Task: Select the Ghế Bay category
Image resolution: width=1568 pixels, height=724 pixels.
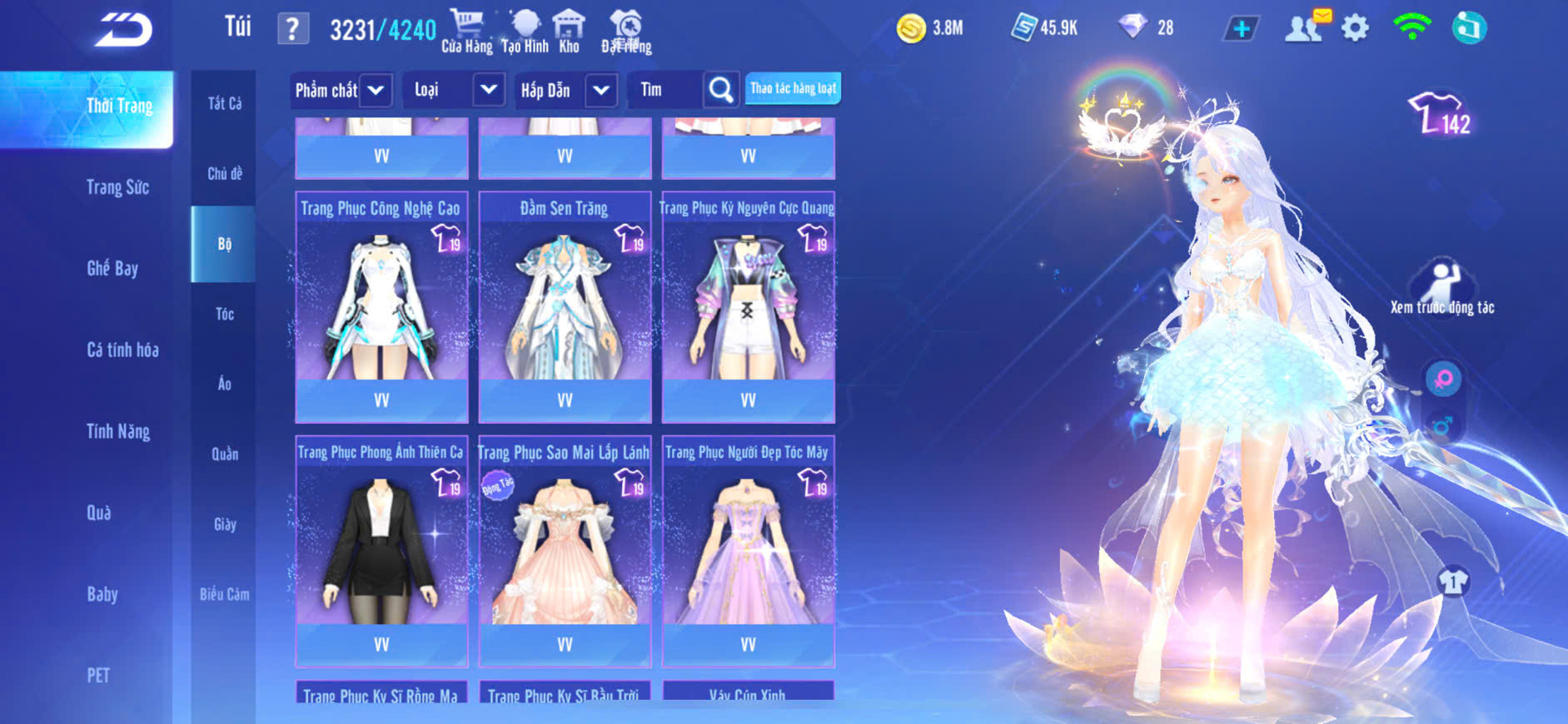Action: coord(112,268)
